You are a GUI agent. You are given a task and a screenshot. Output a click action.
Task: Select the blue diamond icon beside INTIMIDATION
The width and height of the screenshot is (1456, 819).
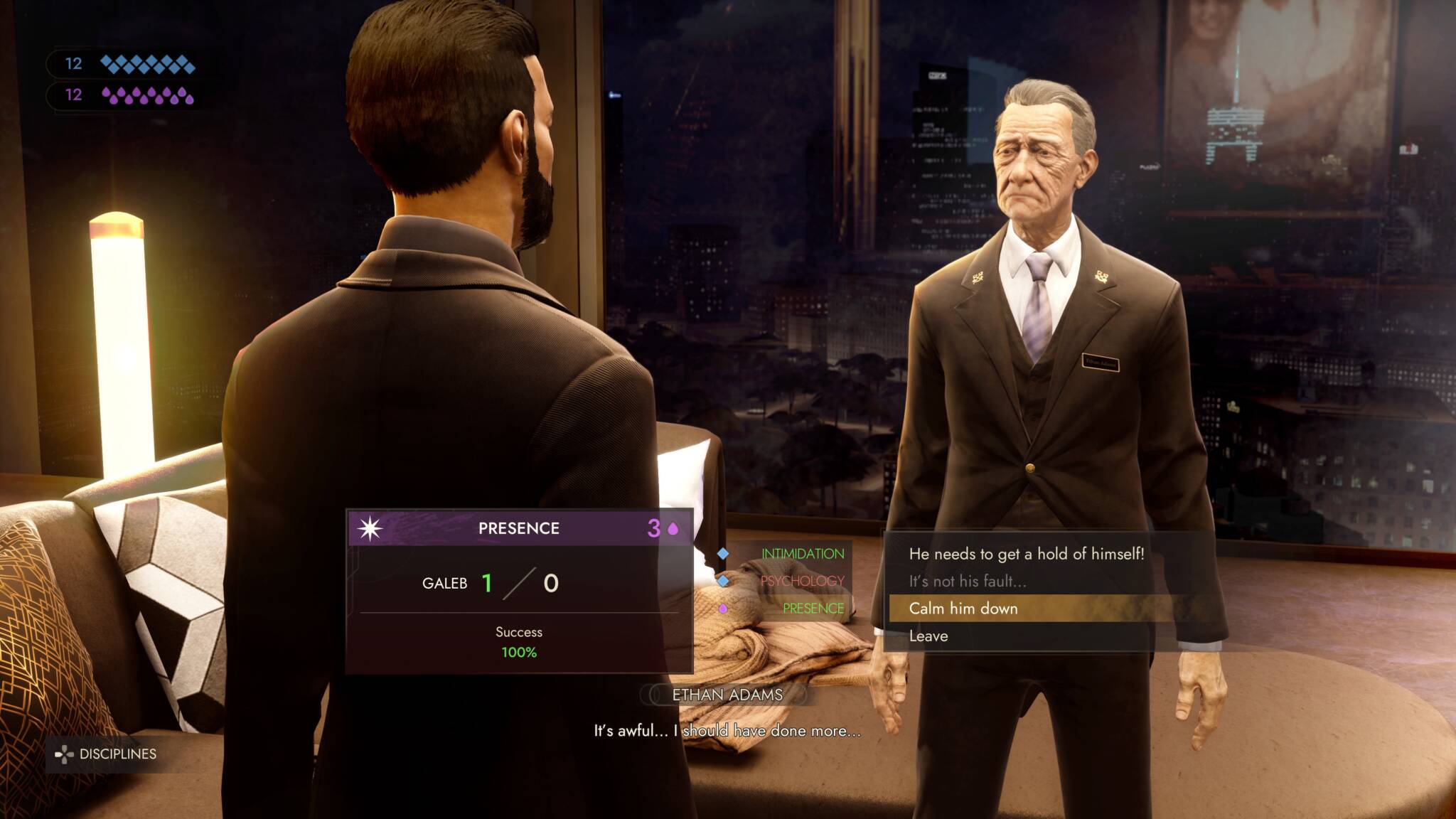click(722, 555)
